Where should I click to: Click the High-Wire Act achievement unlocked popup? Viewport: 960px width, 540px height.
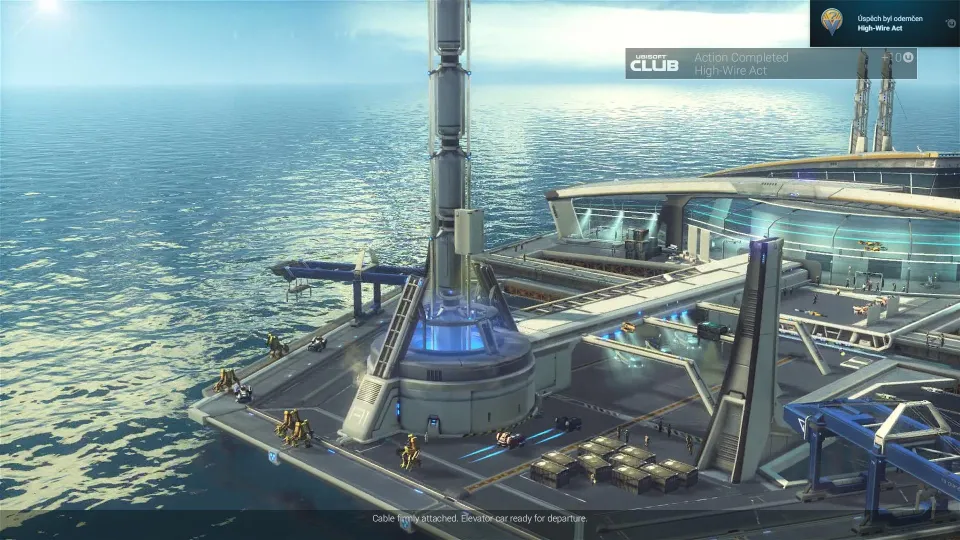884,23
